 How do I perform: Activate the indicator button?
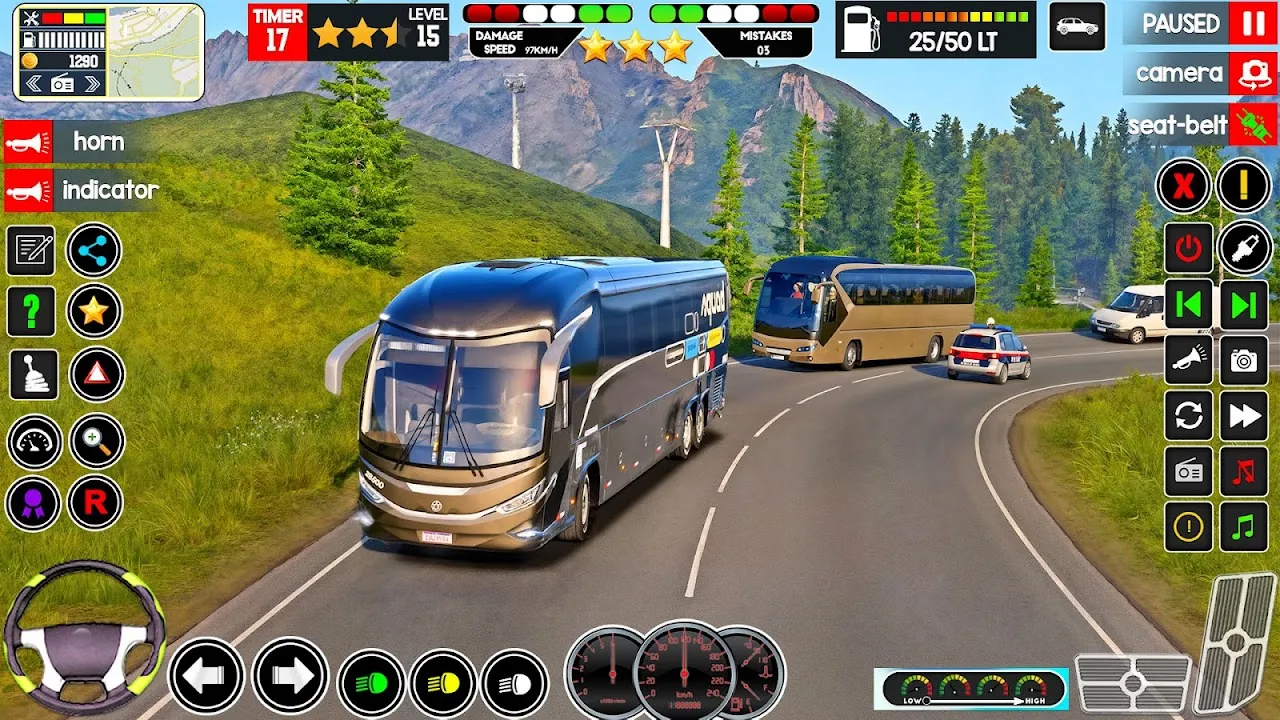[x=82, y=190]
